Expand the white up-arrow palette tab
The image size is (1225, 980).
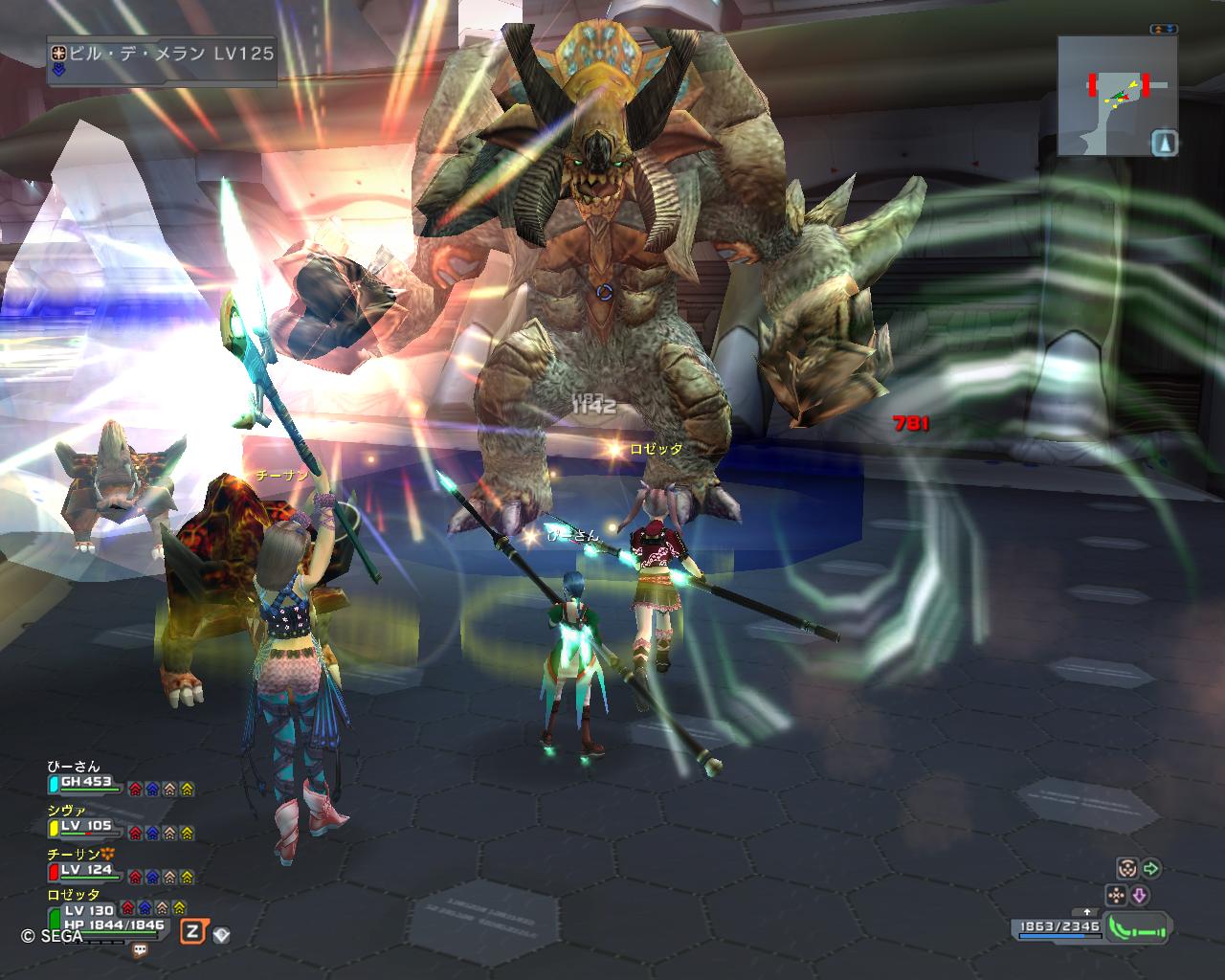(1086, 912)
